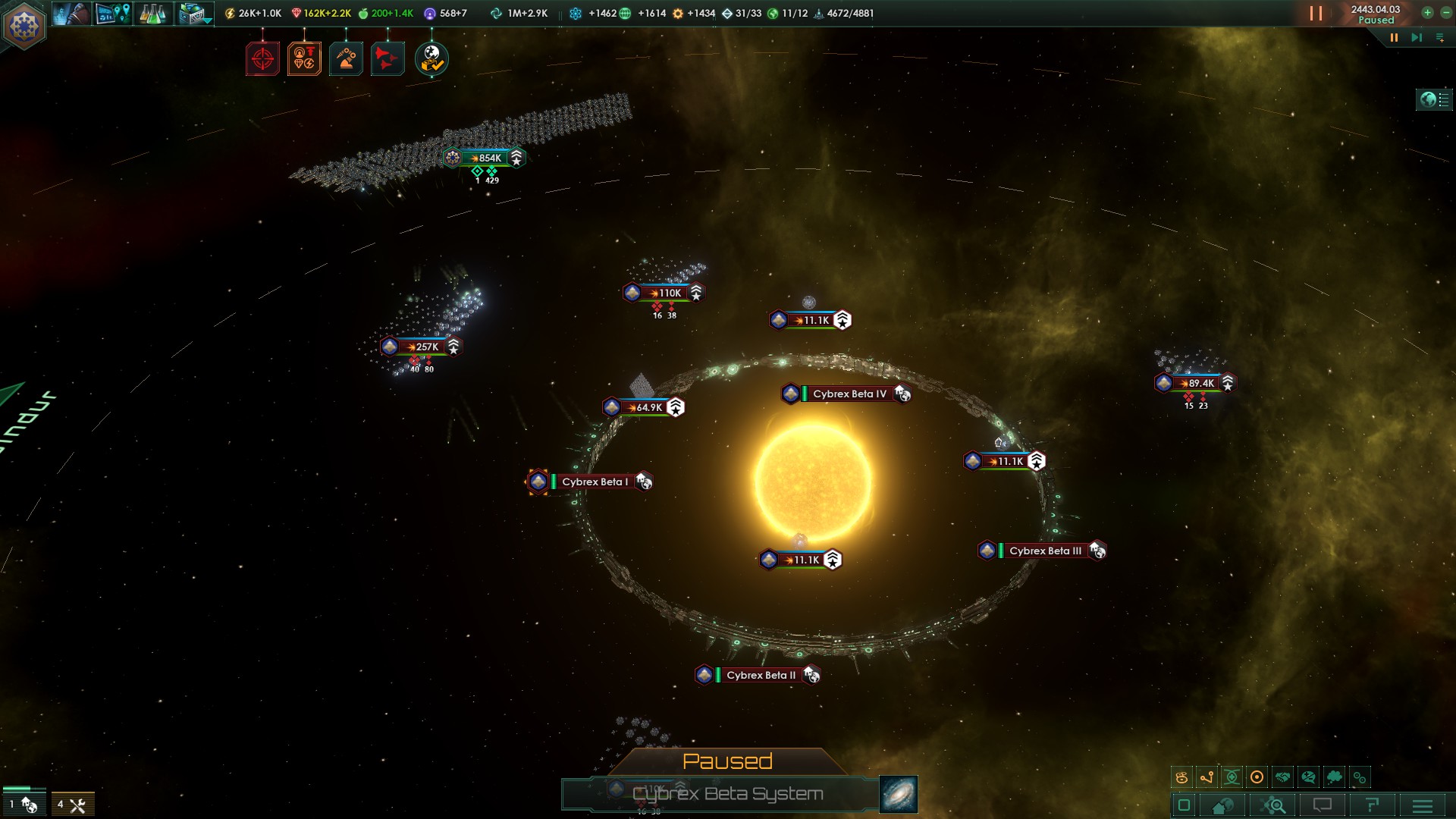Decrease game speed with the minus button
Screen dimensions: 1456x819
(1445, 13)
